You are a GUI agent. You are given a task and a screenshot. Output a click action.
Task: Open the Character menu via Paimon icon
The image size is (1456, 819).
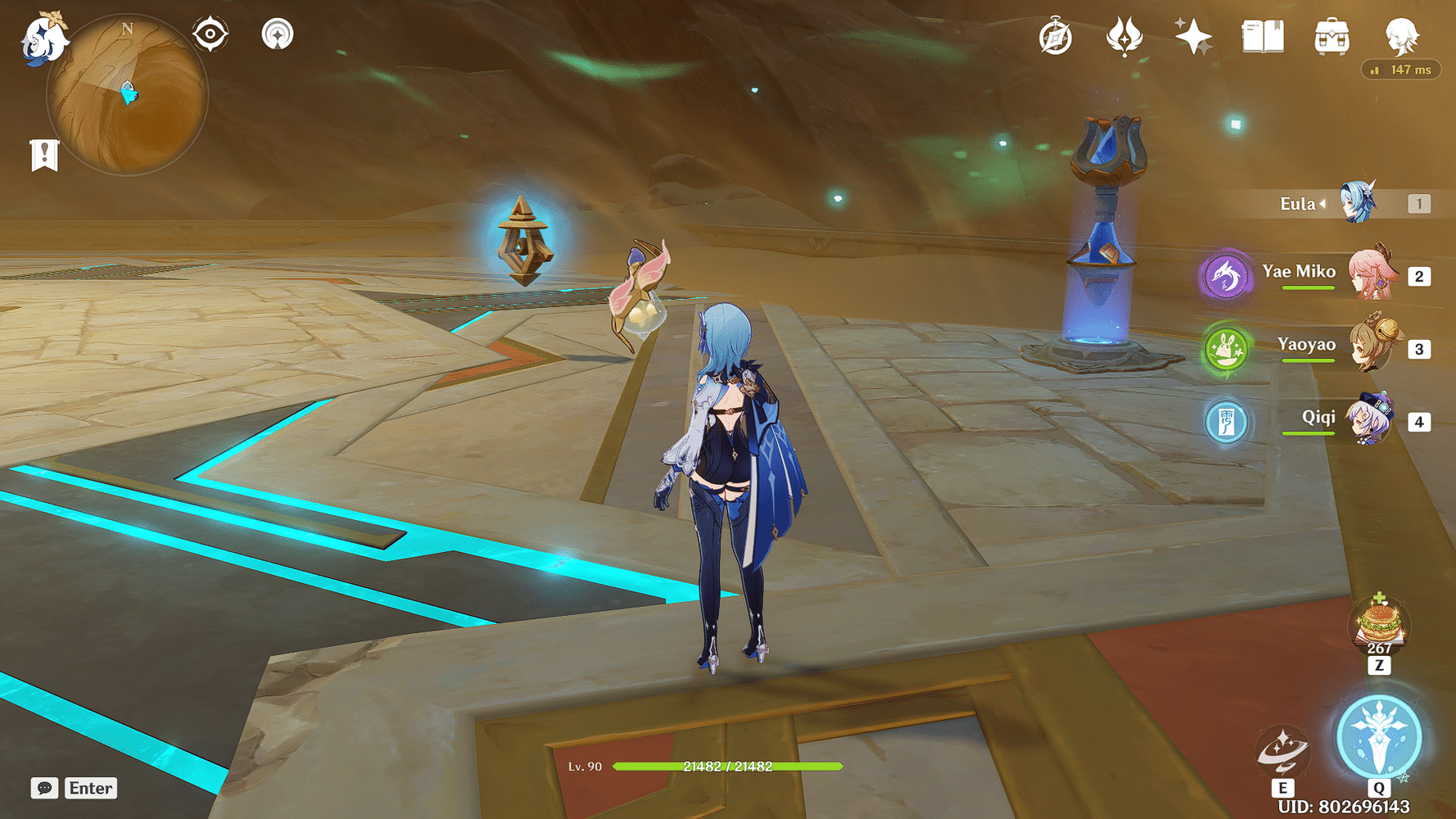tap(1402, 35)
